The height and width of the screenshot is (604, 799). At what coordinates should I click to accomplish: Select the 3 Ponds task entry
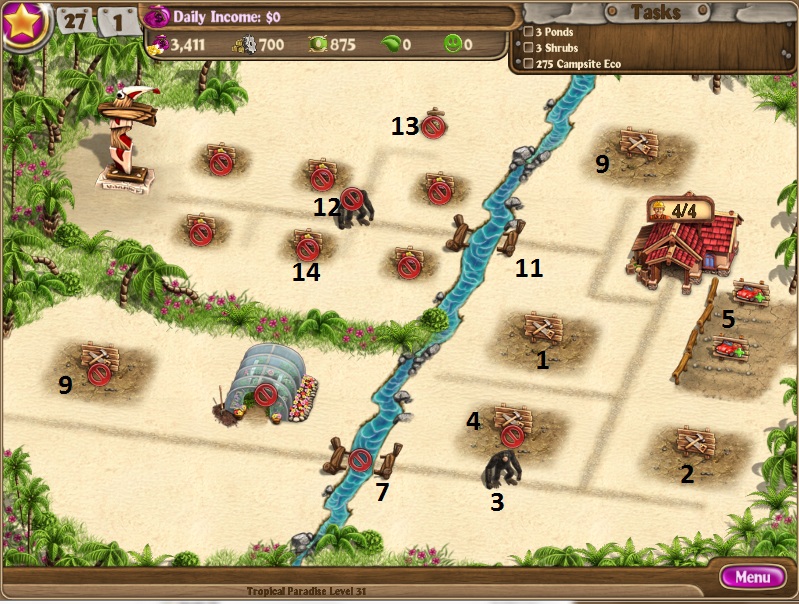click(x=554, y=32)
